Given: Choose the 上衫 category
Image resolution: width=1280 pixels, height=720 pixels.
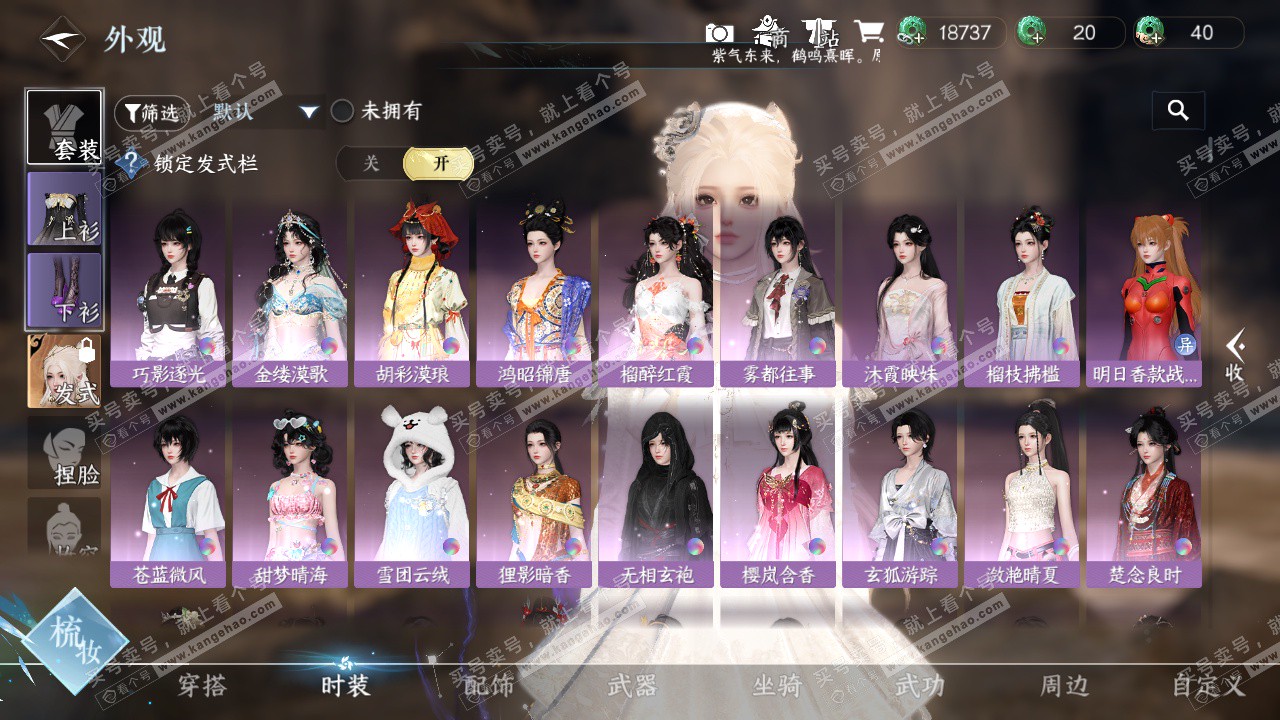Looking at the screenshot, I should pos(65,208).
